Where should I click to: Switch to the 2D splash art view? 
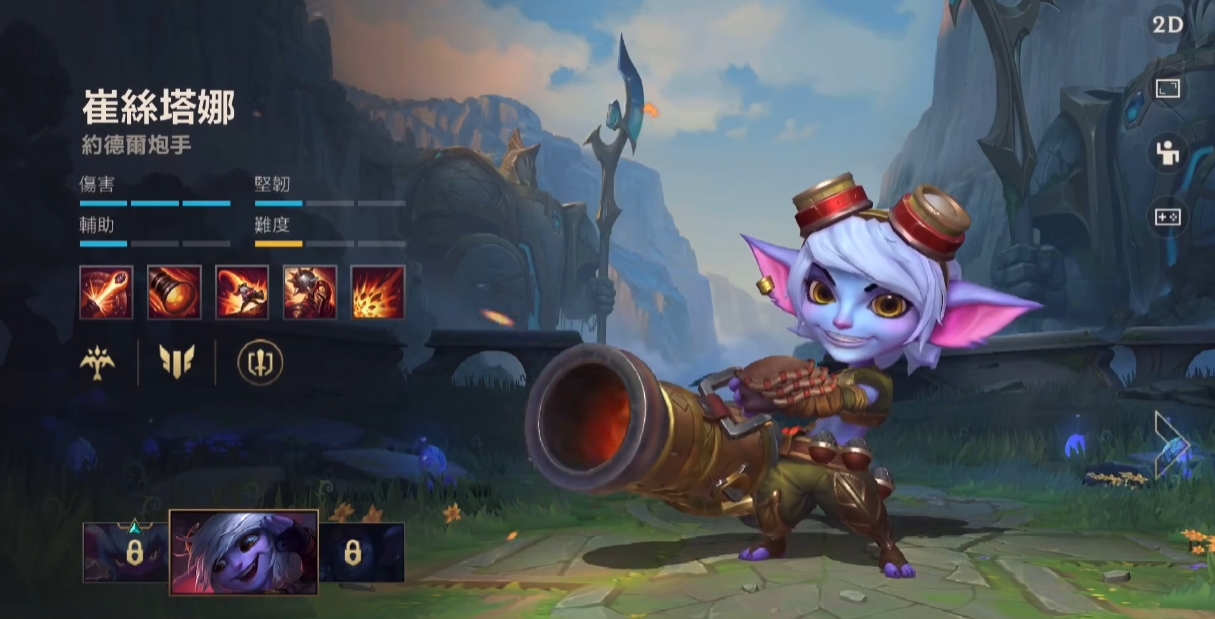(x=1167, y=26)
